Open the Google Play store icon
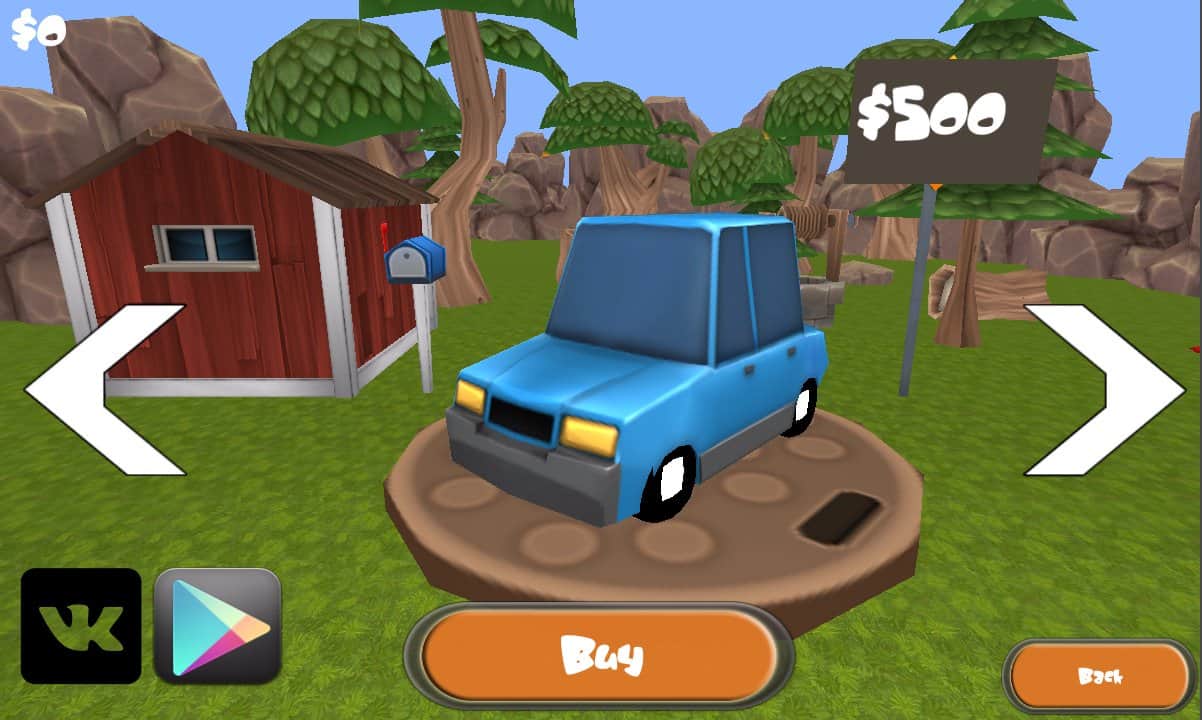1202x720 pixels. (218, 626)
